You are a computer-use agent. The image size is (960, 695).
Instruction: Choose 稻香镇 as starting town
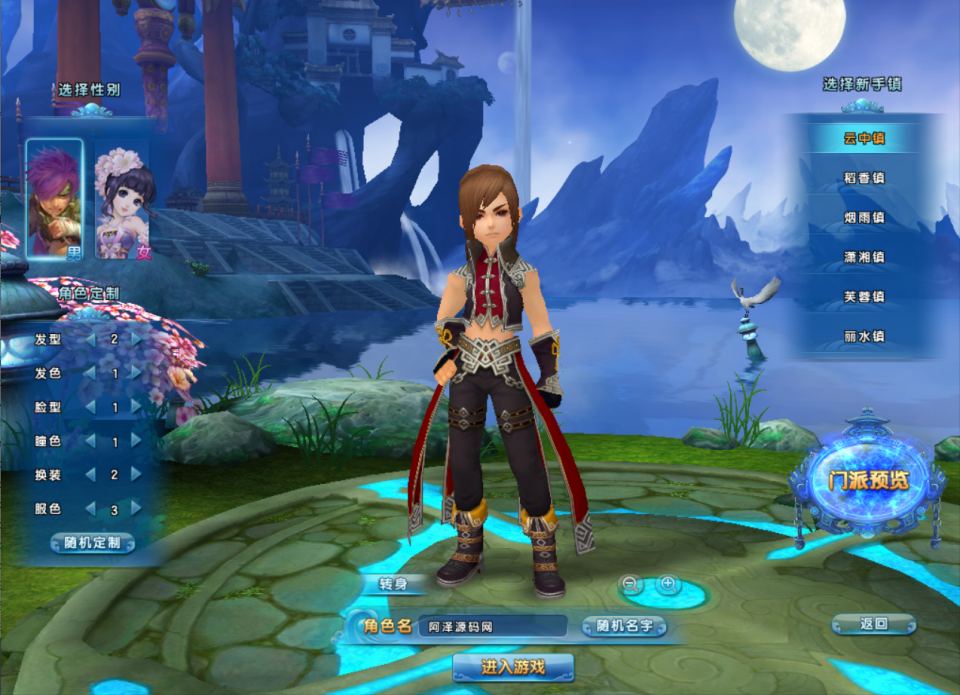864,178
